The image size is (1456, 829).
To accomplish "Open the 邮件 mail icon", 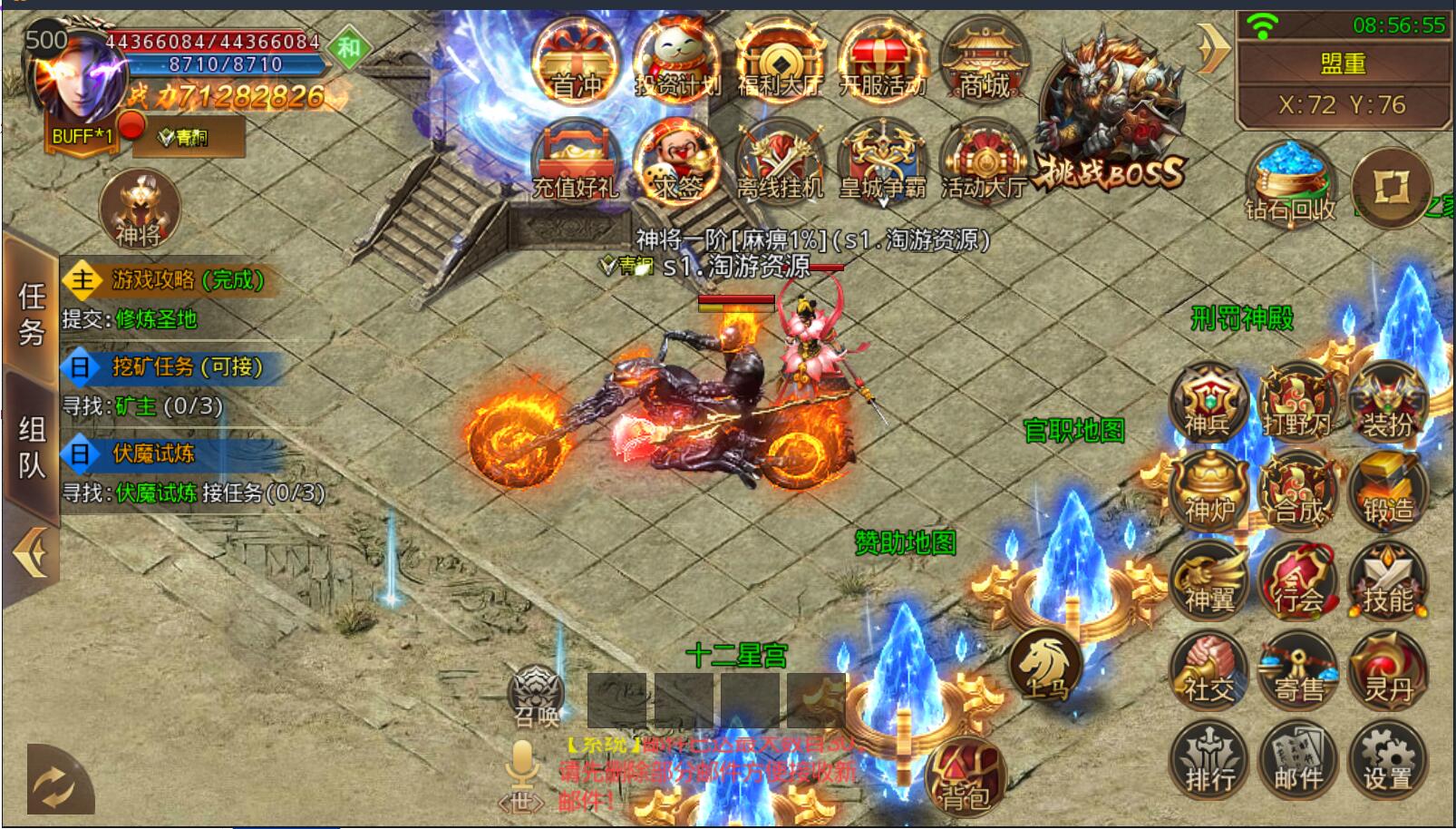I will pos(1298,760).
